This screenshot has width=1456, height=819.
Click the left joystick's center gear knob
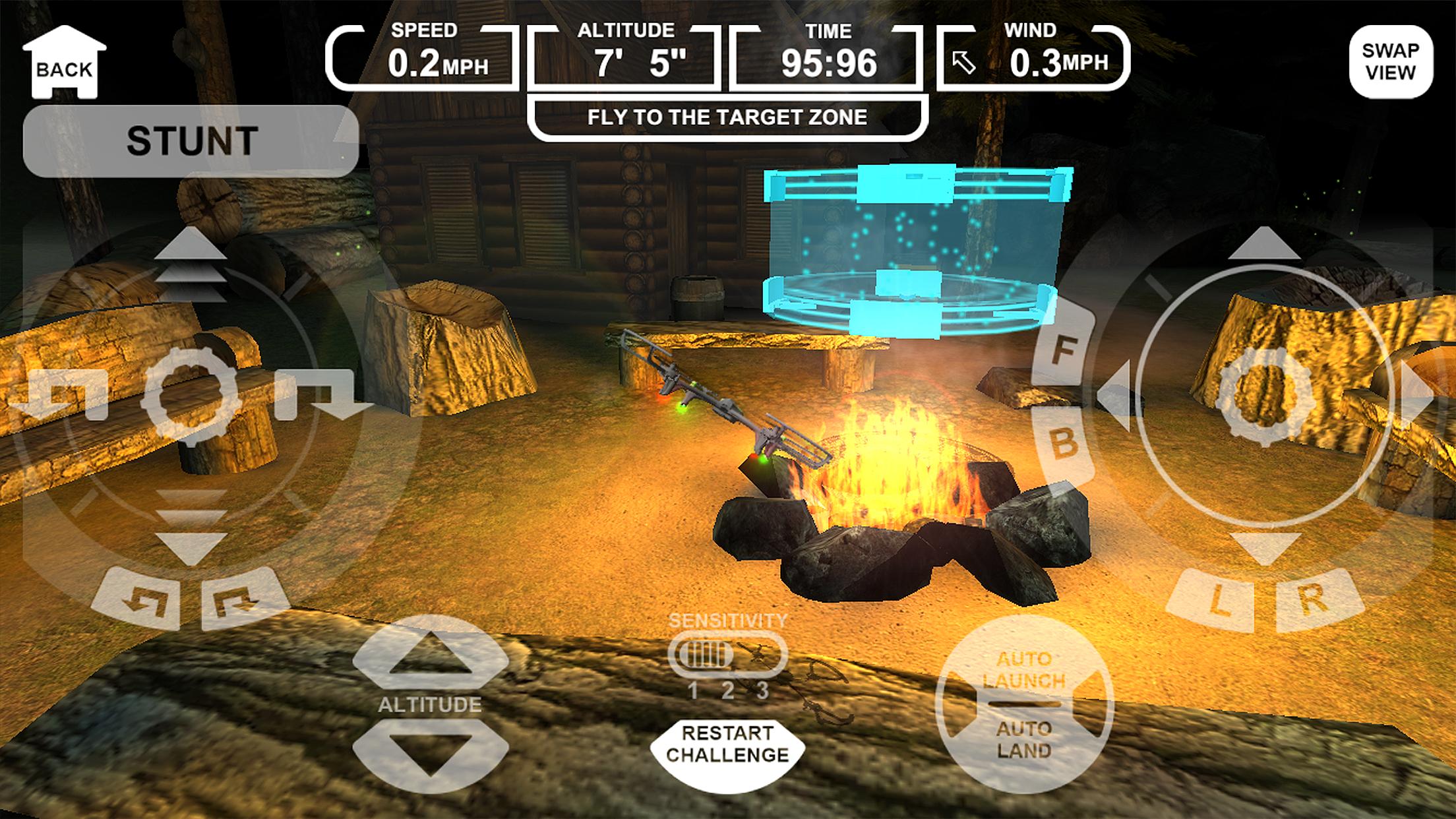click(191, 396)
